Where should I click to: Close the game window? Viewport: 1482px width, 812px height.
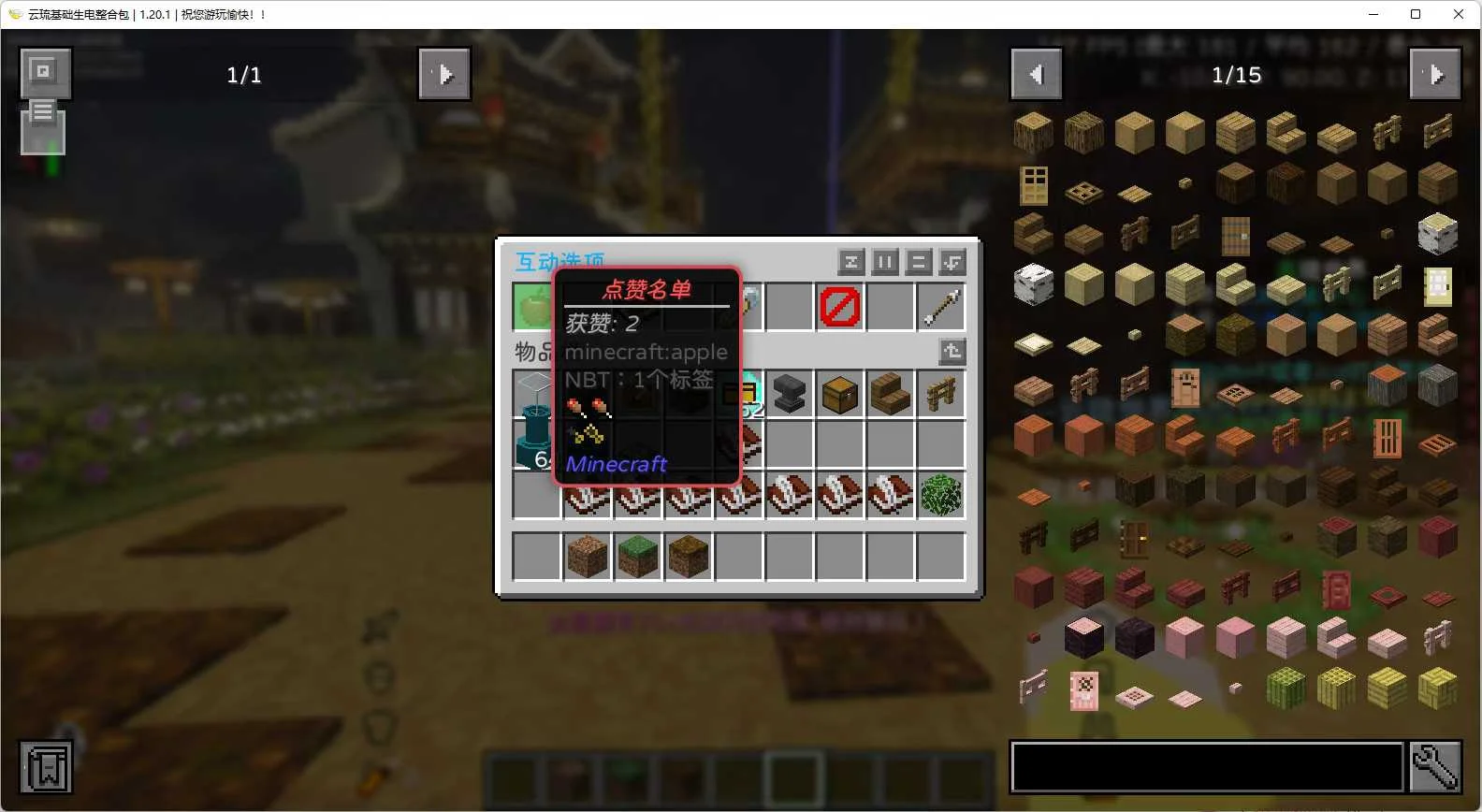1458,14
